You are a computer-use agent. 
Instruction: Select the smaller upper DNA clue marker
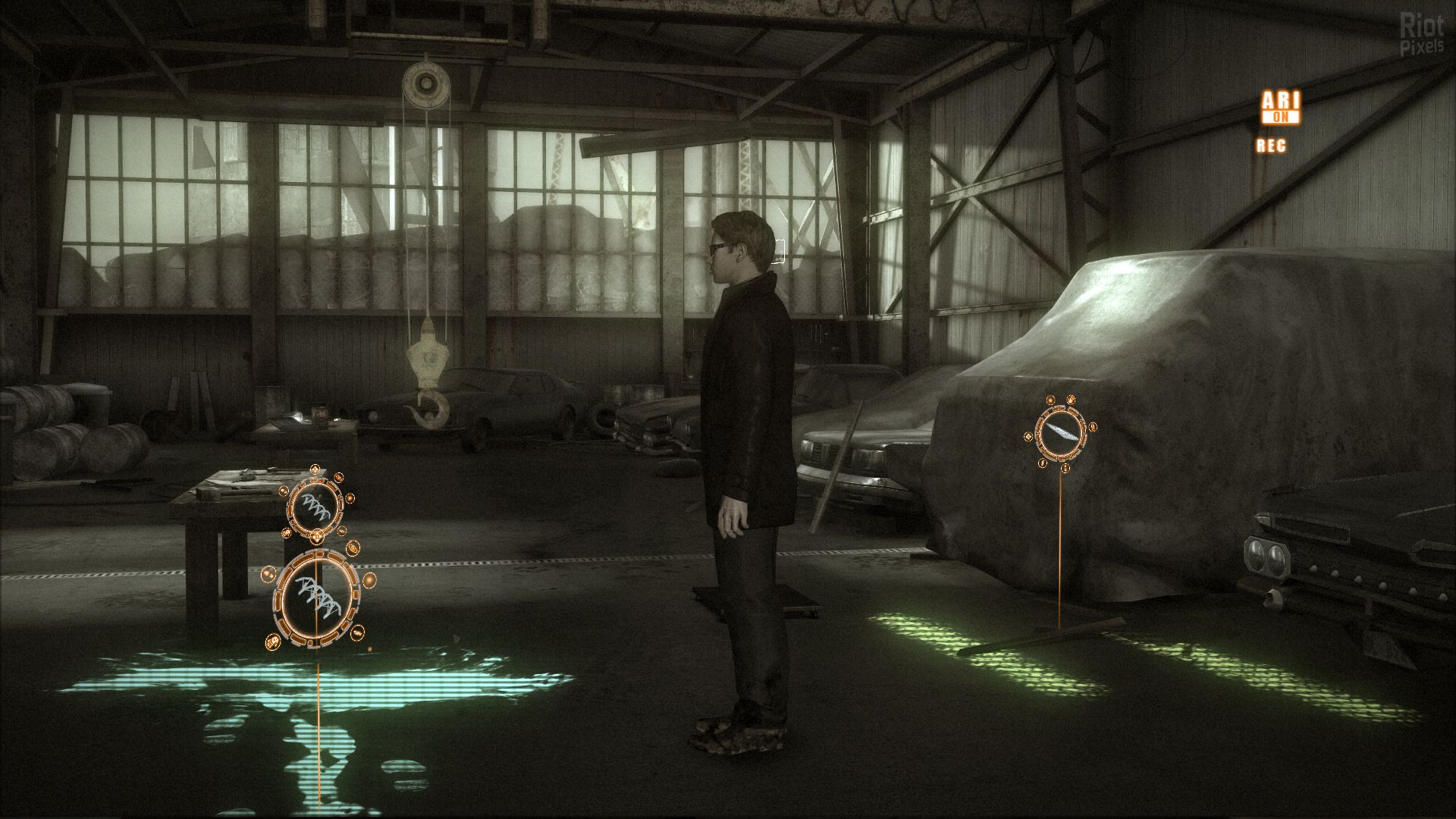coord(315,507)
